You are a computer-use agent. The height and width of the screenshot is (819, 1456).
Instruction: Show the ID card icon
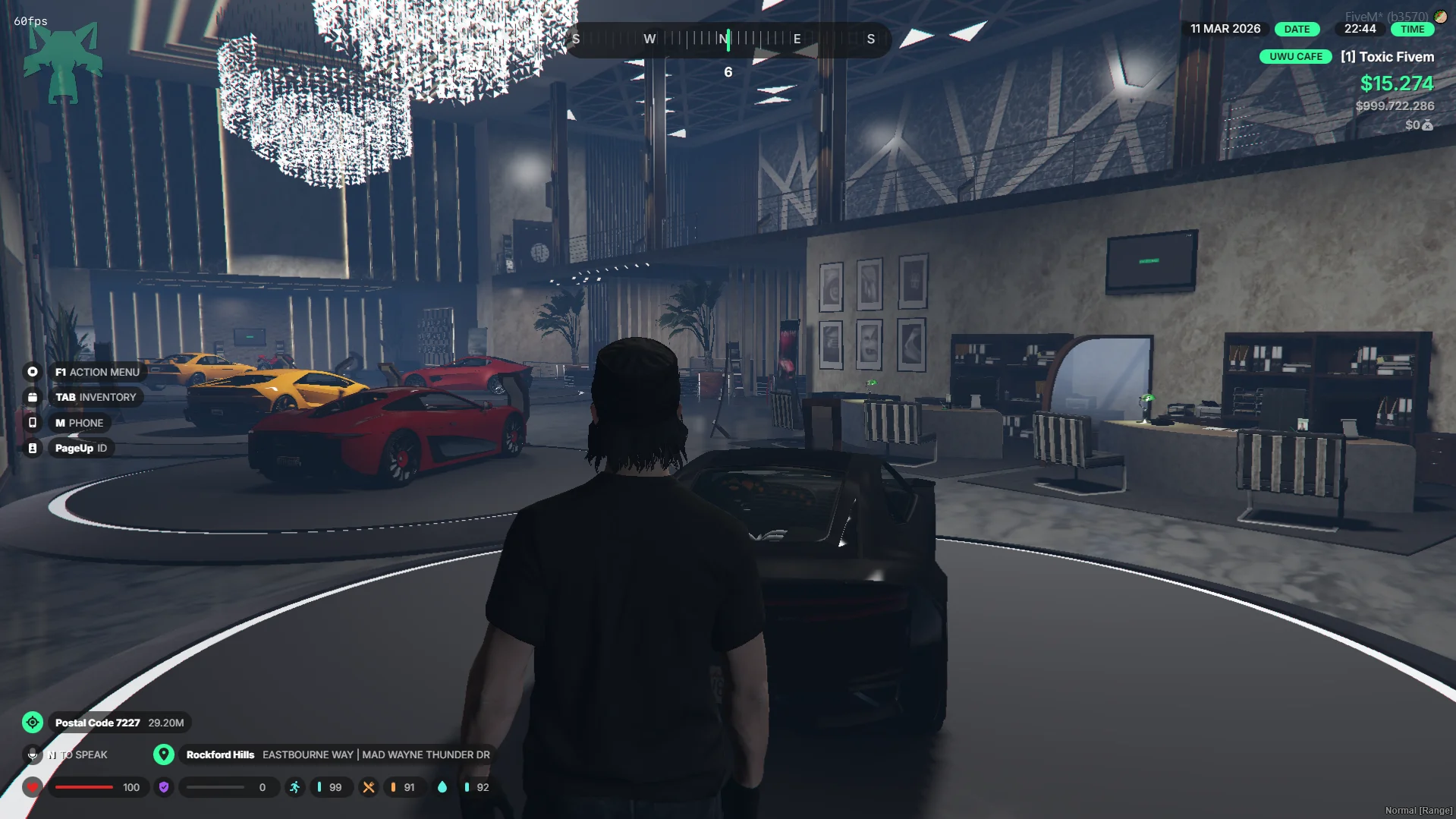click(x=33, y=449)
